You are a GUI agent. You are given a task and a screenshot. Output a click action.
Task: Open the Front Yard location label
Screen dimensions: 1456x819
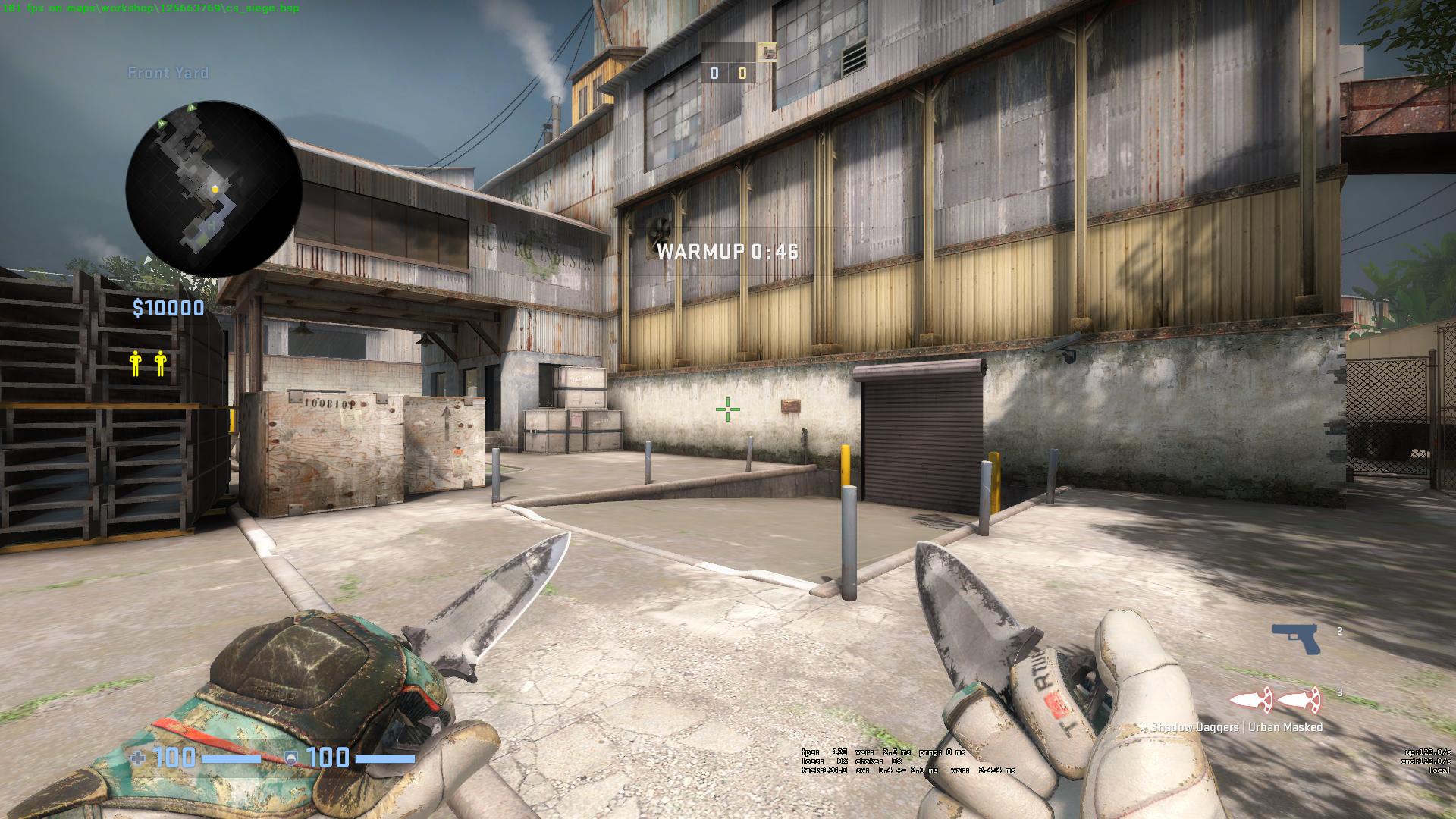click(x=168, y=73)
